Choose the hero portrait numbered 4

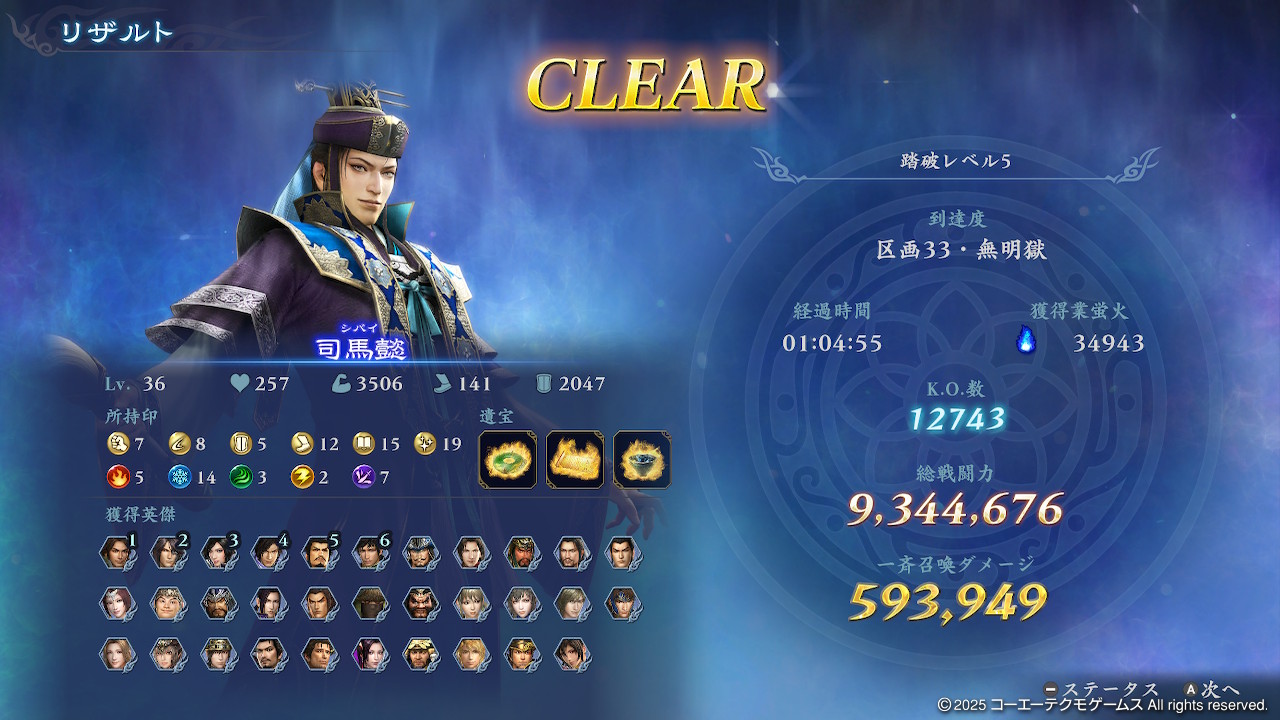point(268,553)
